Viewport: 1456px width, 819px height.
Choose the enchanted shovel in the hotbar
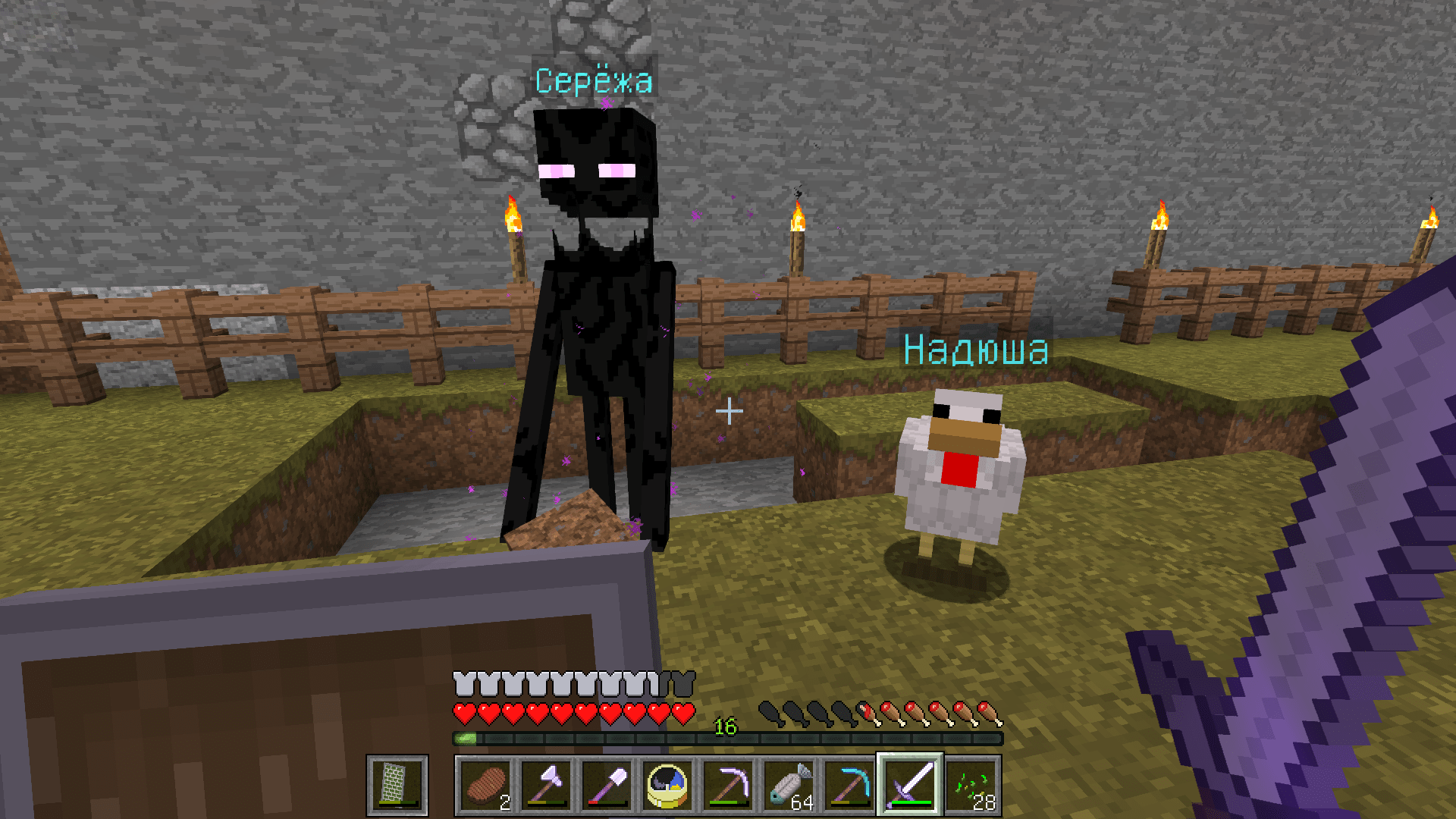607,785
